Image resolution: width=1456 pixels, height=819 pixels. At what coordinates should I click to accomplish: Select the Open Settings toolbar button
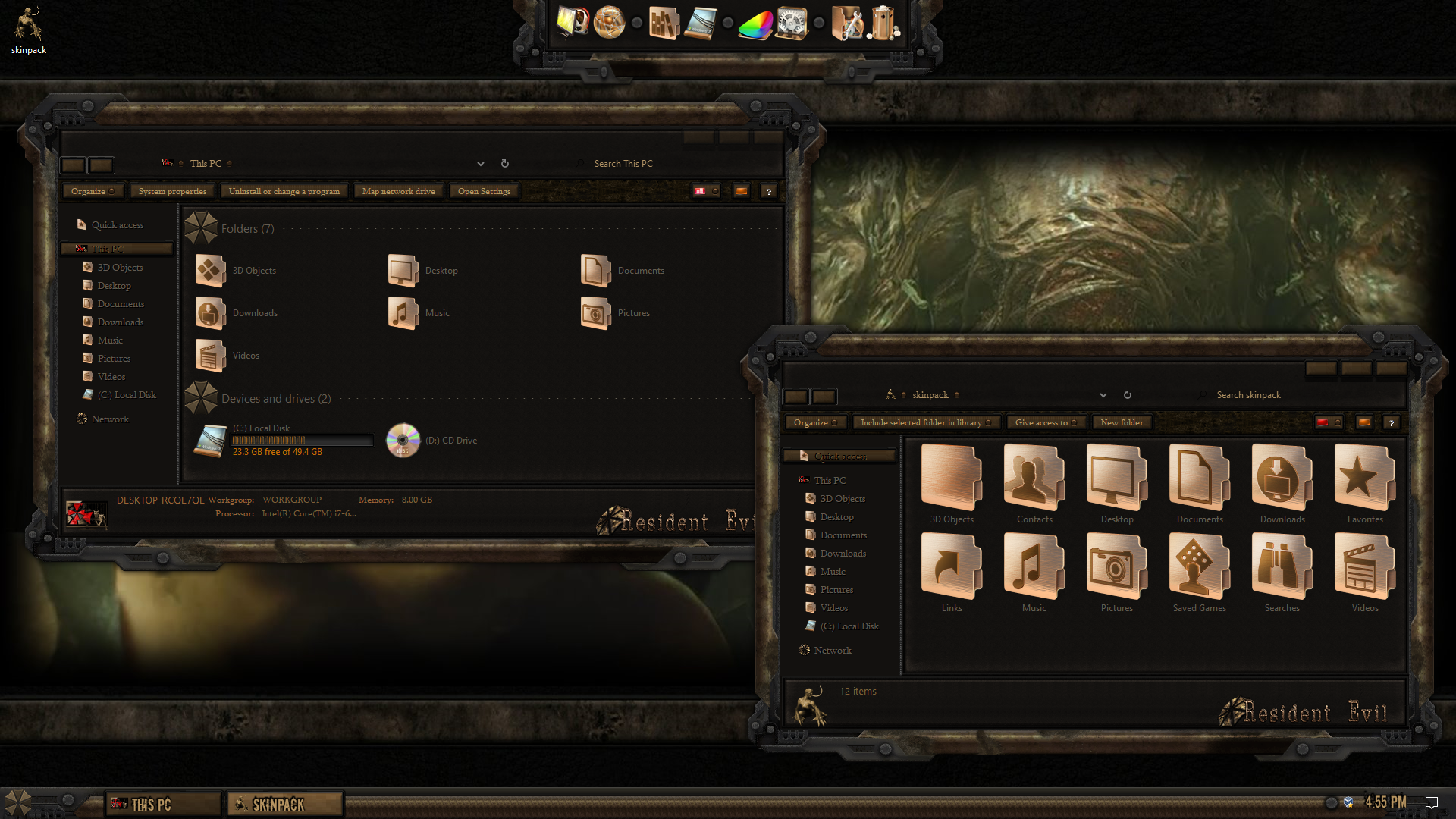point(484,191)
